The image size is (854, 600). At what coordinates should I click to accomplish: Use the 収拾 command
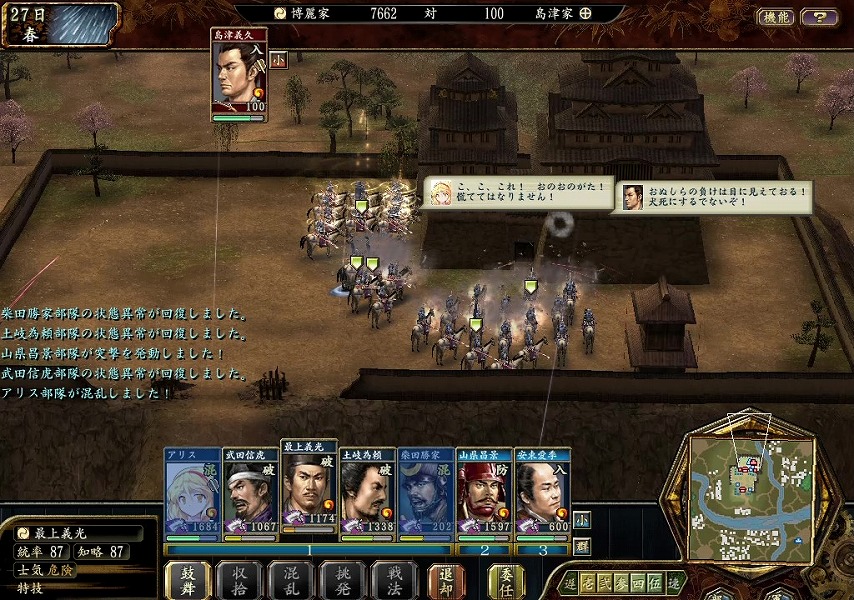(x=239, y=580)
